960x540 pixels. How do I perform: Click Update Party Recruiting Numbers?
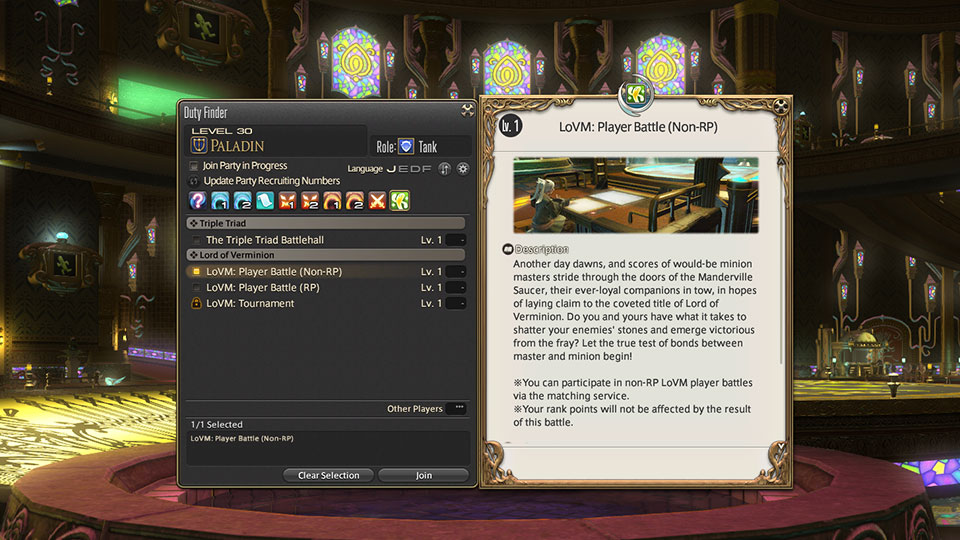(194, 180)
